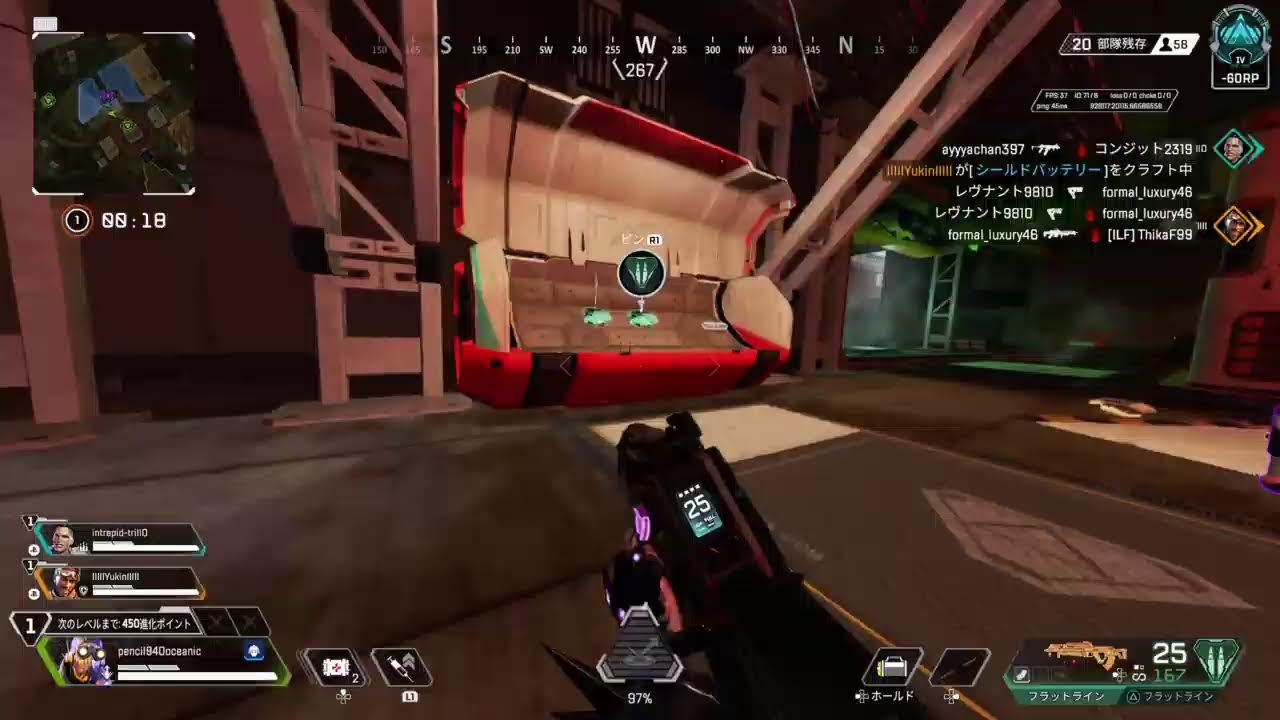The width and height of the screenshot is (1280, 720).
Task: Activate the syringe tactical ability icon
Action: 402,666
